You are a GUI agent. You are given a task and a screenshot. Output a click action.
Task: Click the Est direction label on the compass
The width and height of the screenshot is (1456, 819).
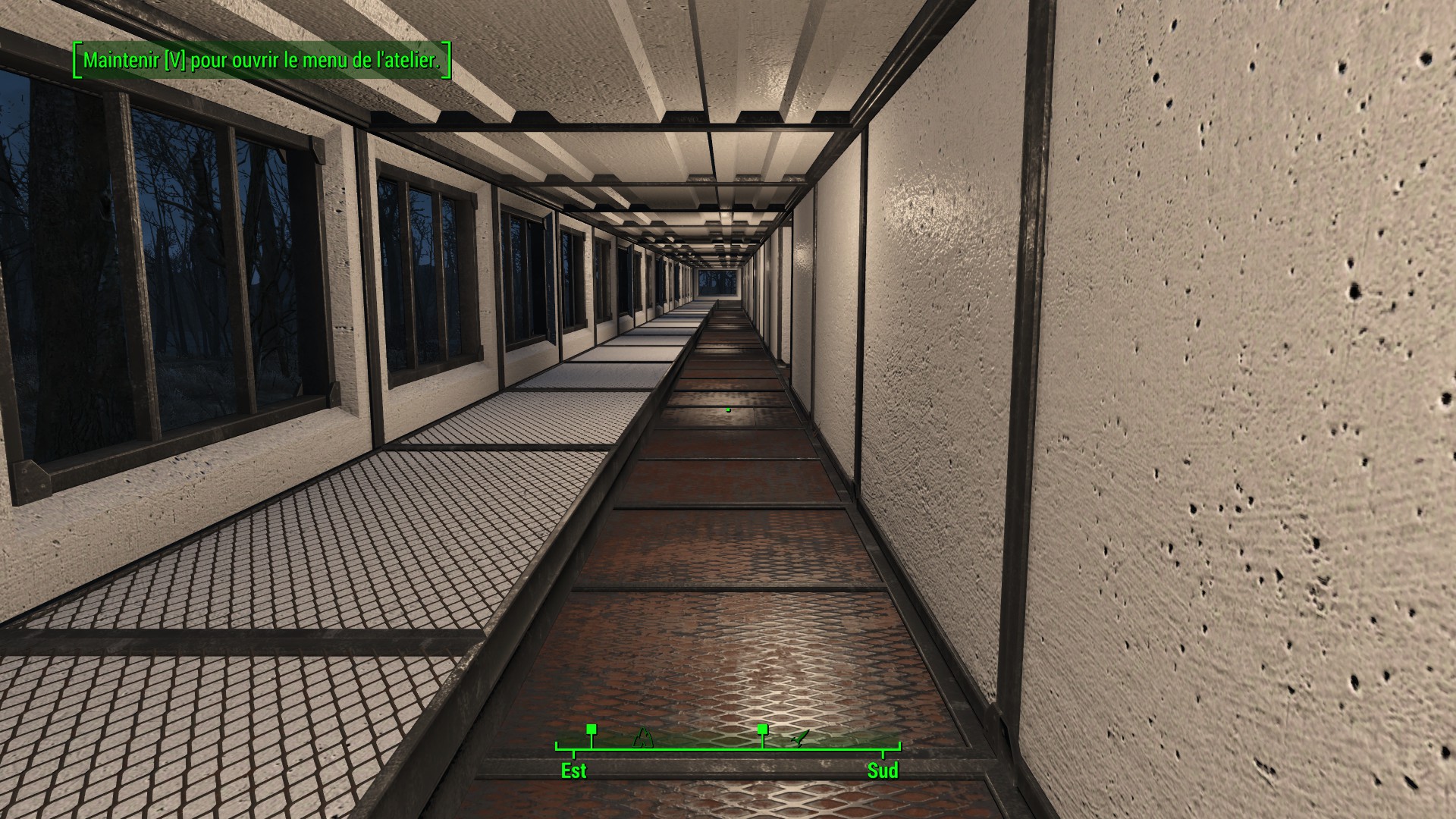(x=573, y=771)
